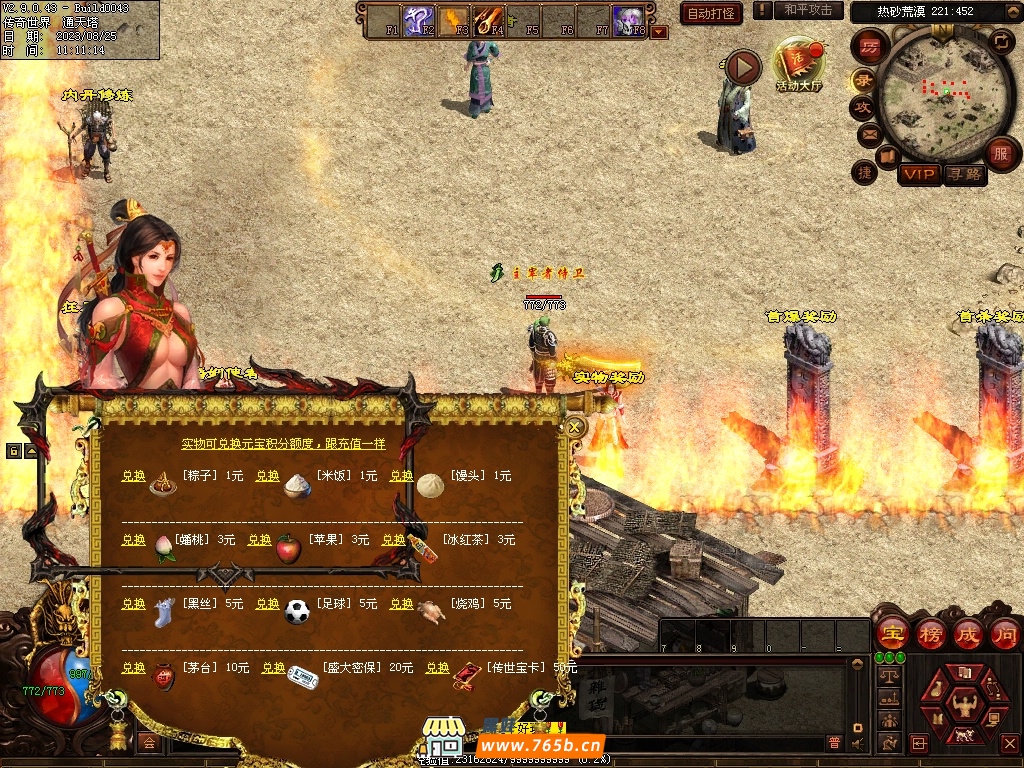The image size is (1024, 768).
Task: Activate 寻路 pathfinding button
Action: [964, 174]
